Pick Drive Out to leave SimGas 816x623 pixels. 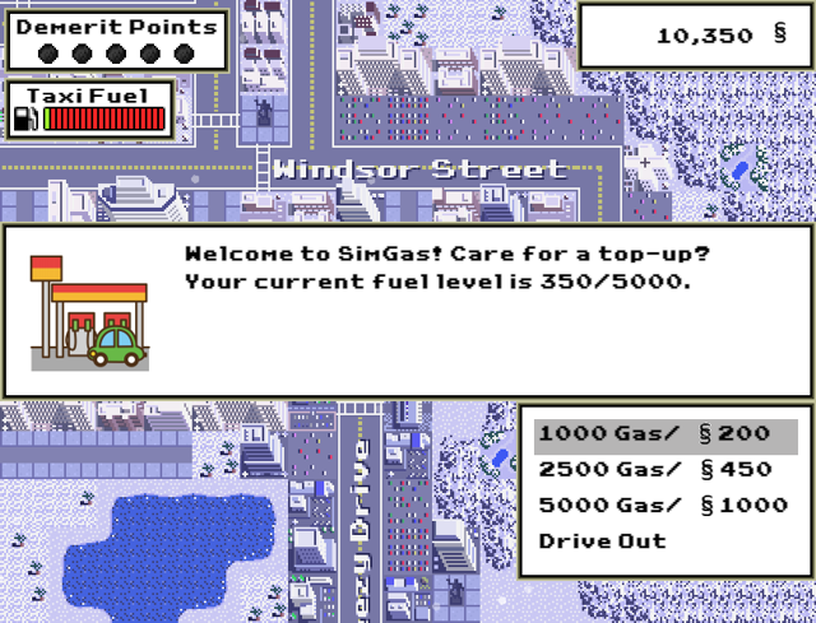(602, 541)
